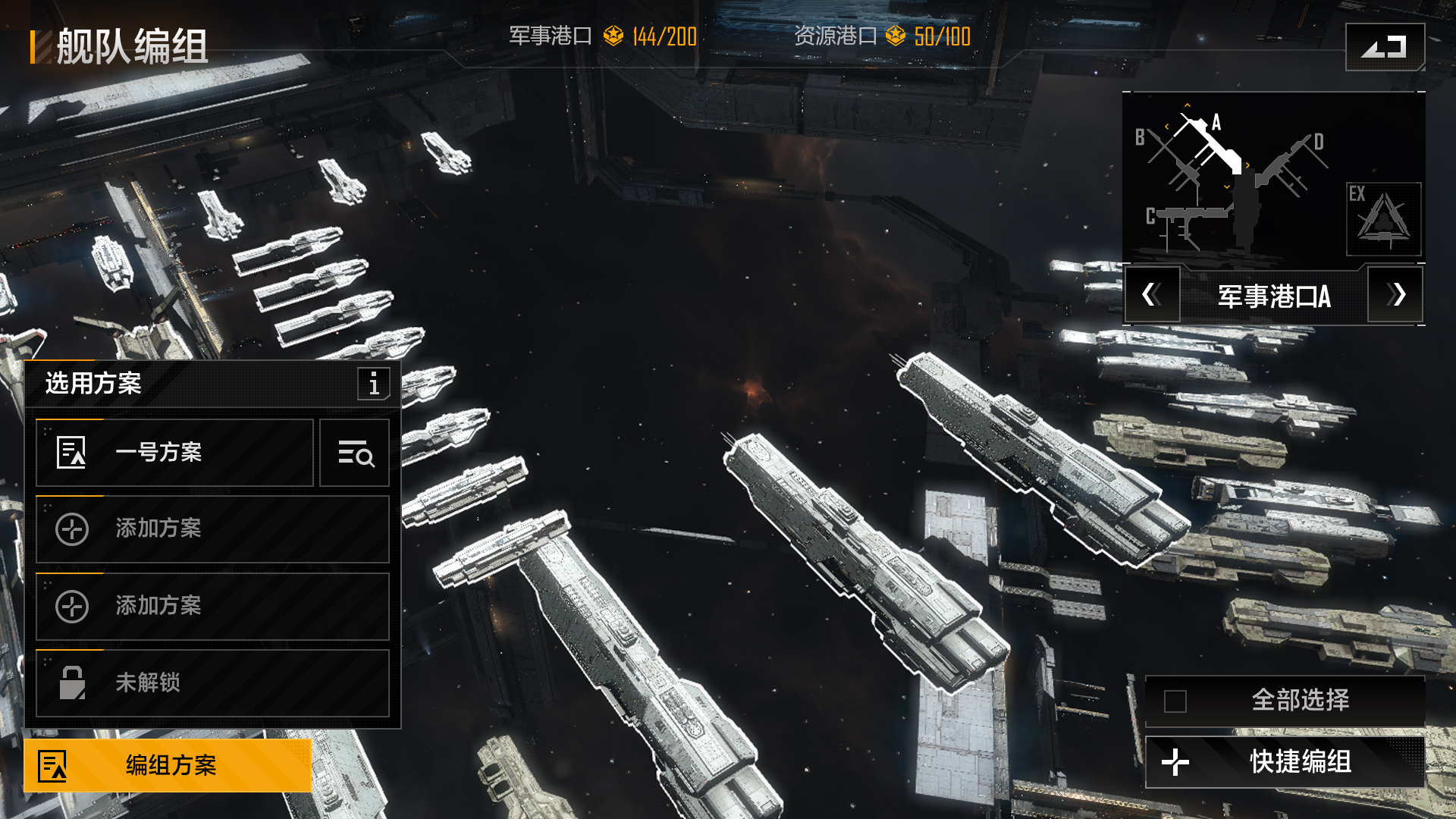Switch to previous port with left arrow
Screen dimensions: 1456x819
pyautogui.click(x=1151, y=295)
